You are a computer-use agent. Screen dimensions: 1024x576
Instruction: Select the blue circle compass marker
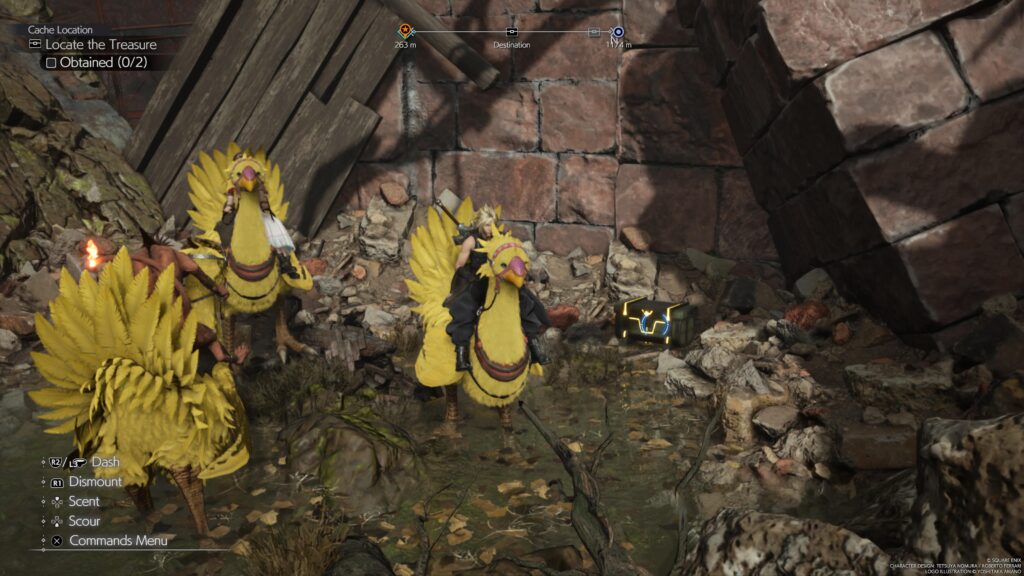coord(617,32)
